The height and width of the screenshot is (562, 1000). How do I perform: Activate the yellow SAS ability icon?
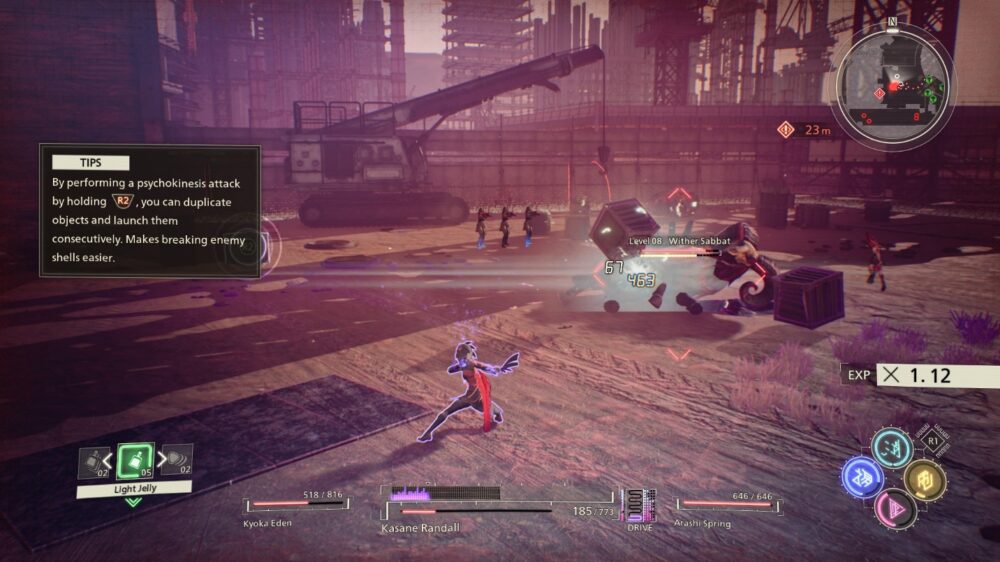coord(924,479)
